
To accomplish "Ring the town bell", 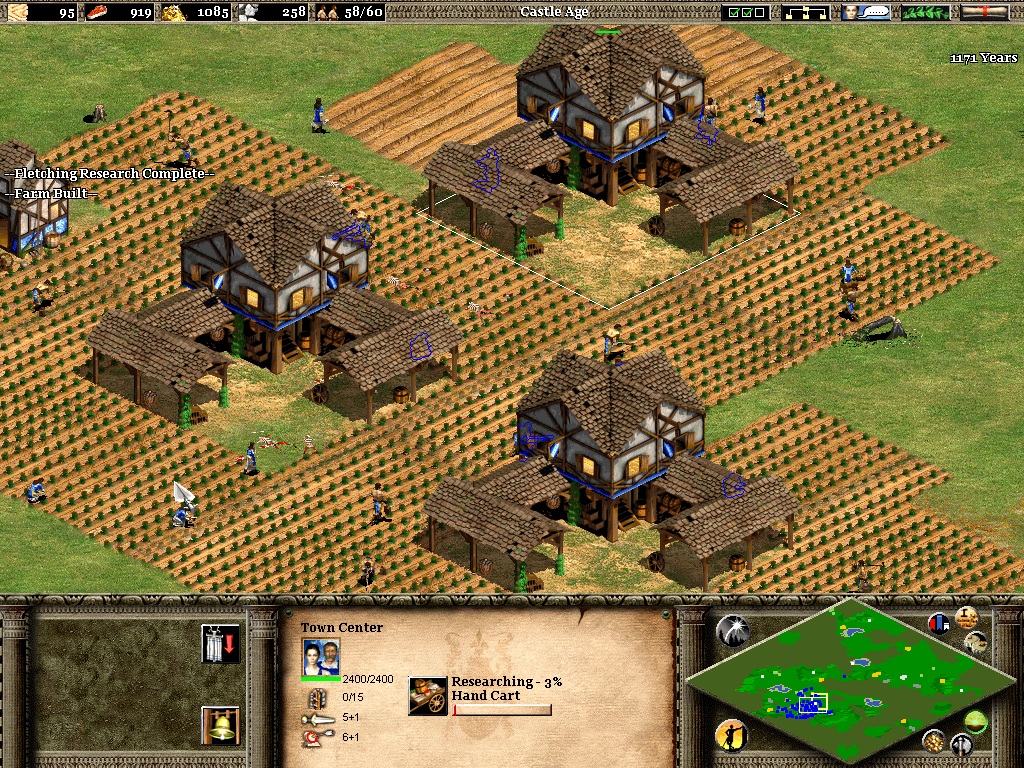I will 220,725.
